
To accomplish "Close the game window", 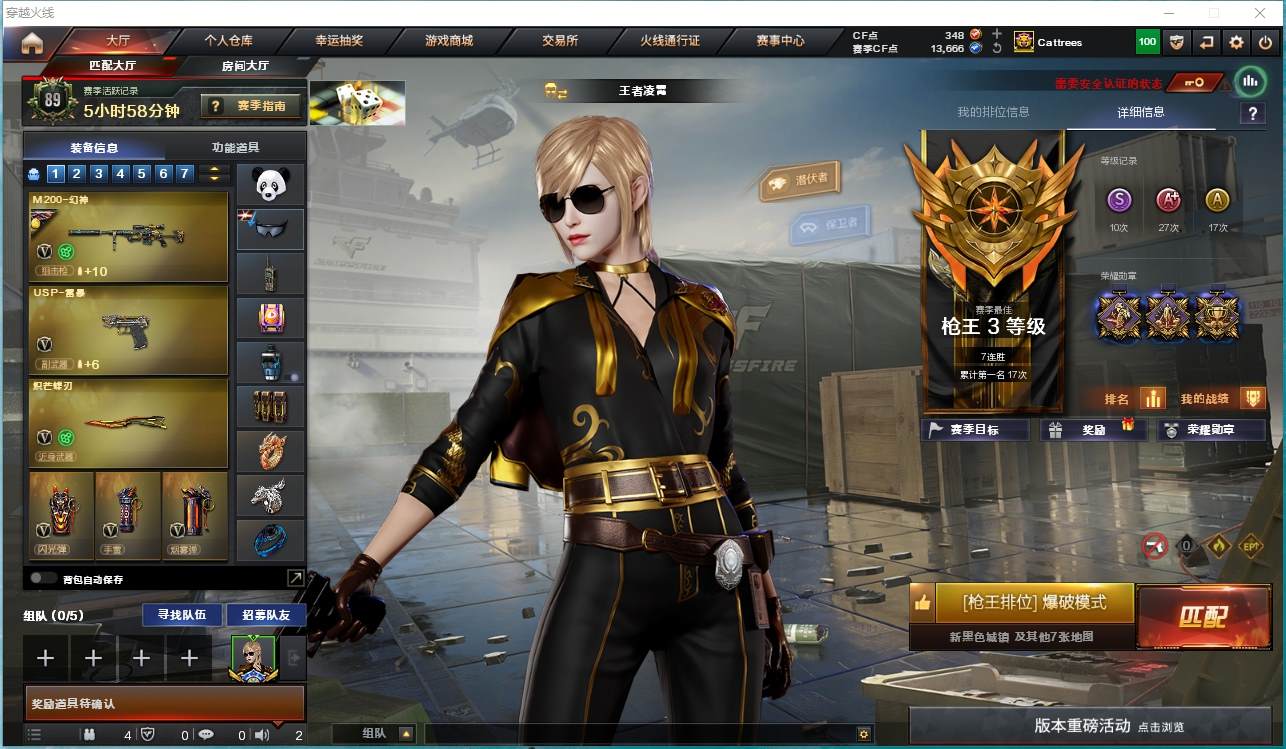I will click(x=1261, y=13).
